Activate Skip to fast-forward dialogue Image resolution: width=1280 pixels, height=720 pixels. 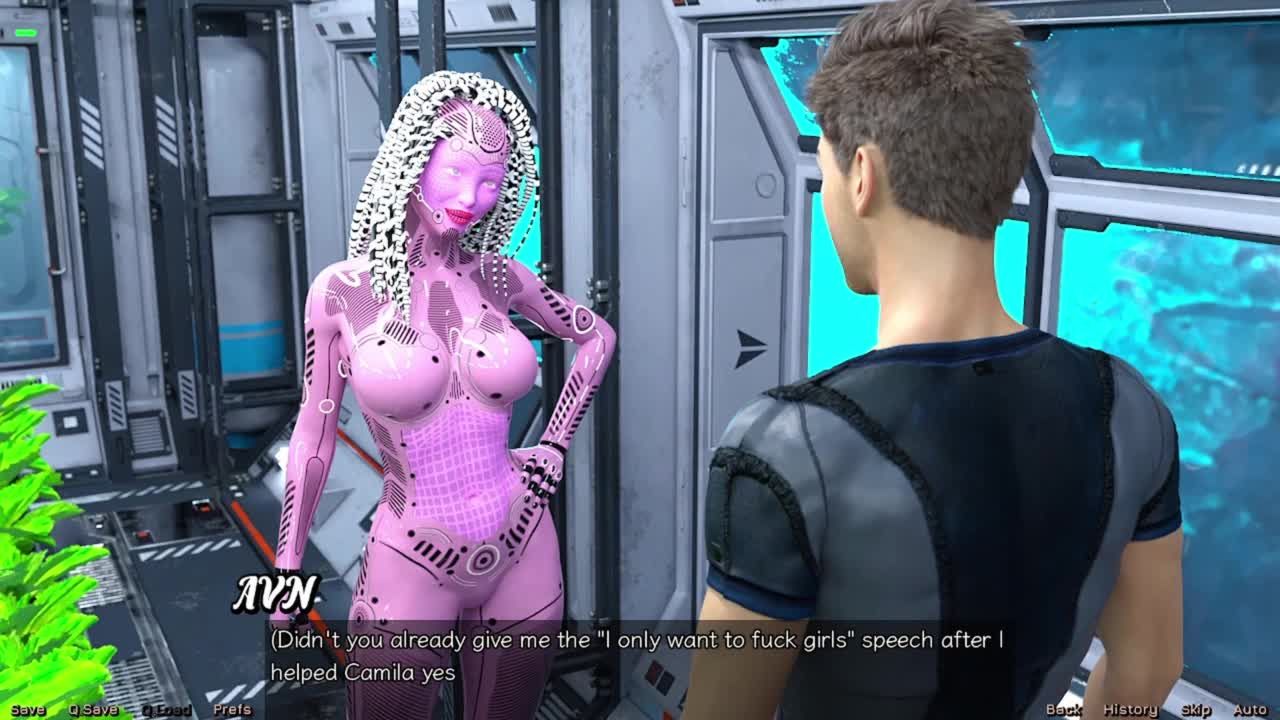(1196, 710)
